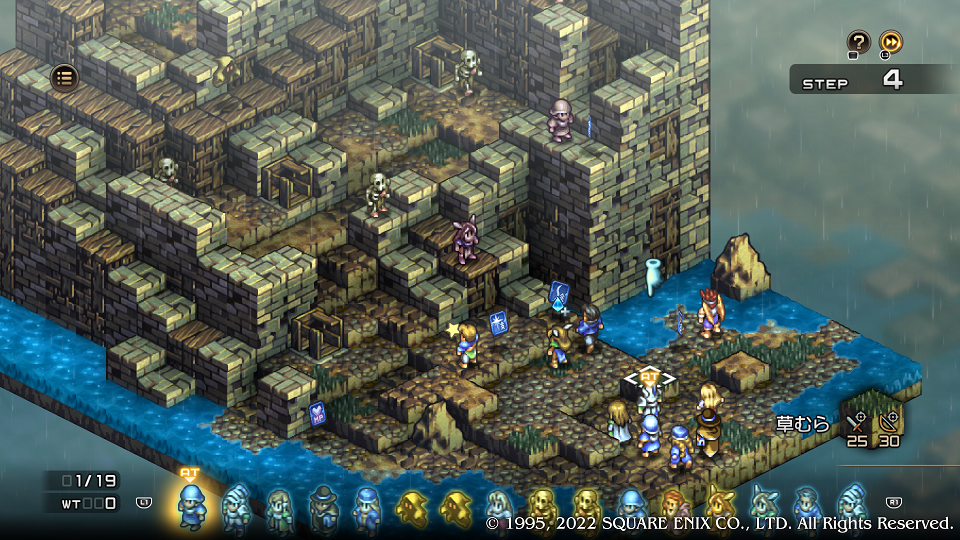Open the menu list icon

coord(64,77)
